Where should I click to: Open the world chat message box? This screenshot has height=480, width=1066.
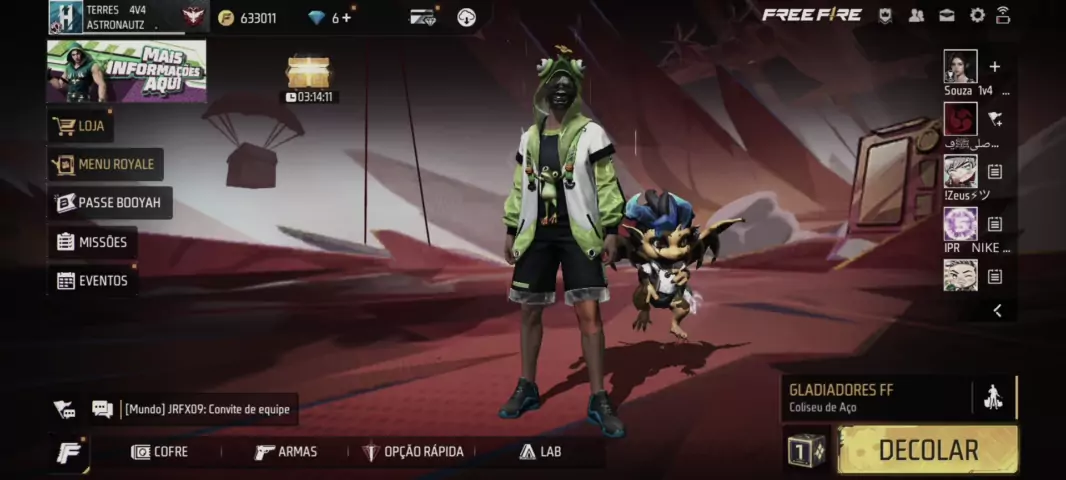tap(208, 409)
